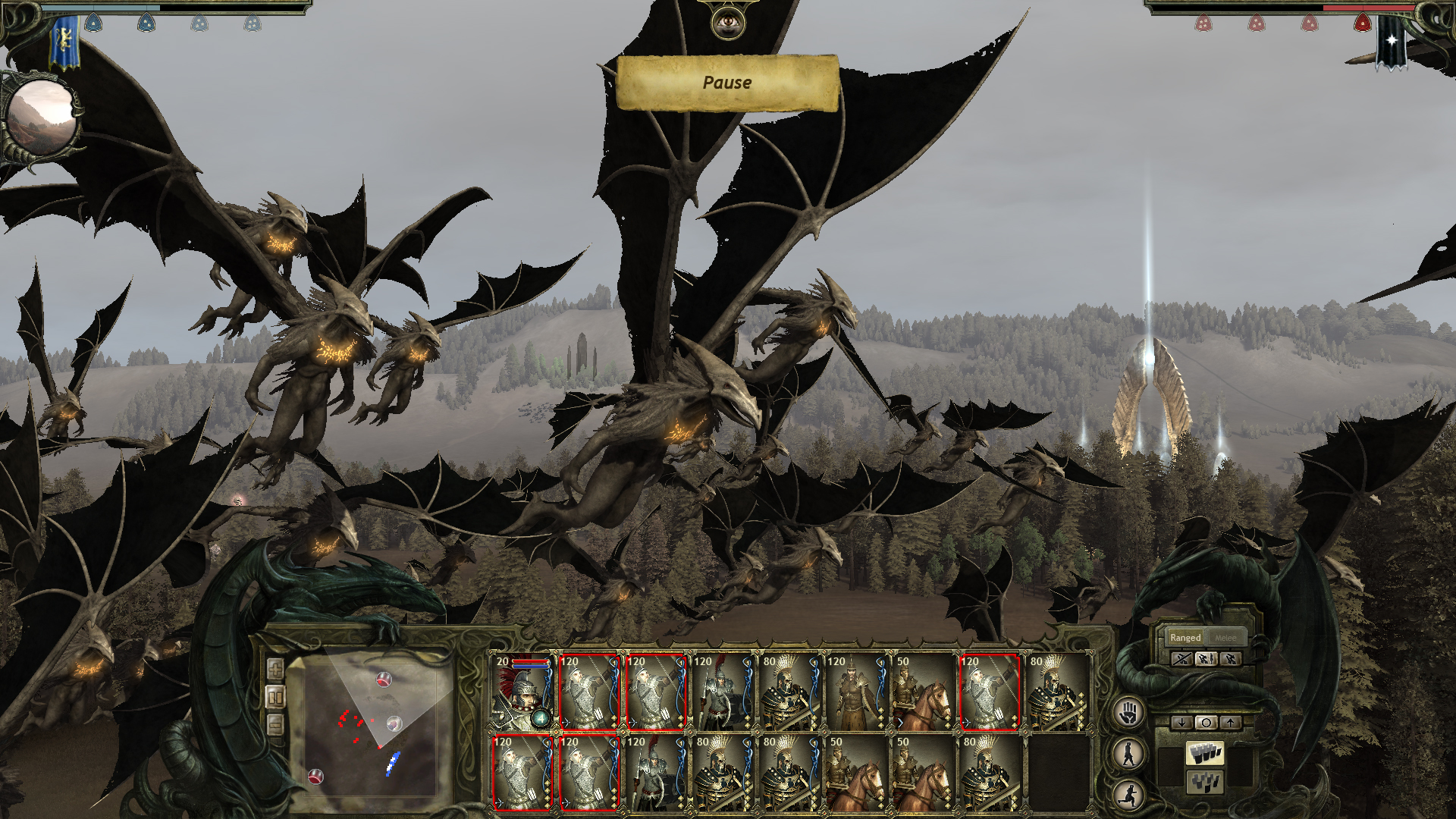This screenshot has width=1456, height=819.
Task: Set units to running pace
Action: click(1130, 794)
